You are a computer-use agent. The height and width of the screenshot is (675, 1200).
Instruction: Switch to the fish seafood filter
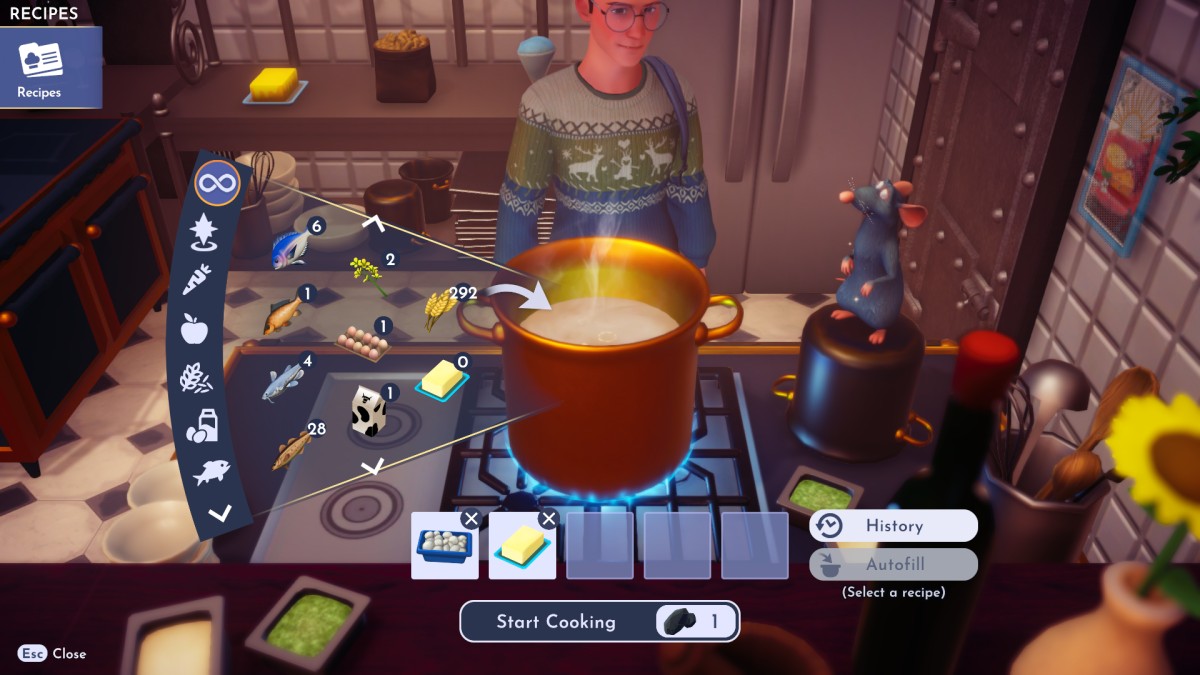(211, 472)
